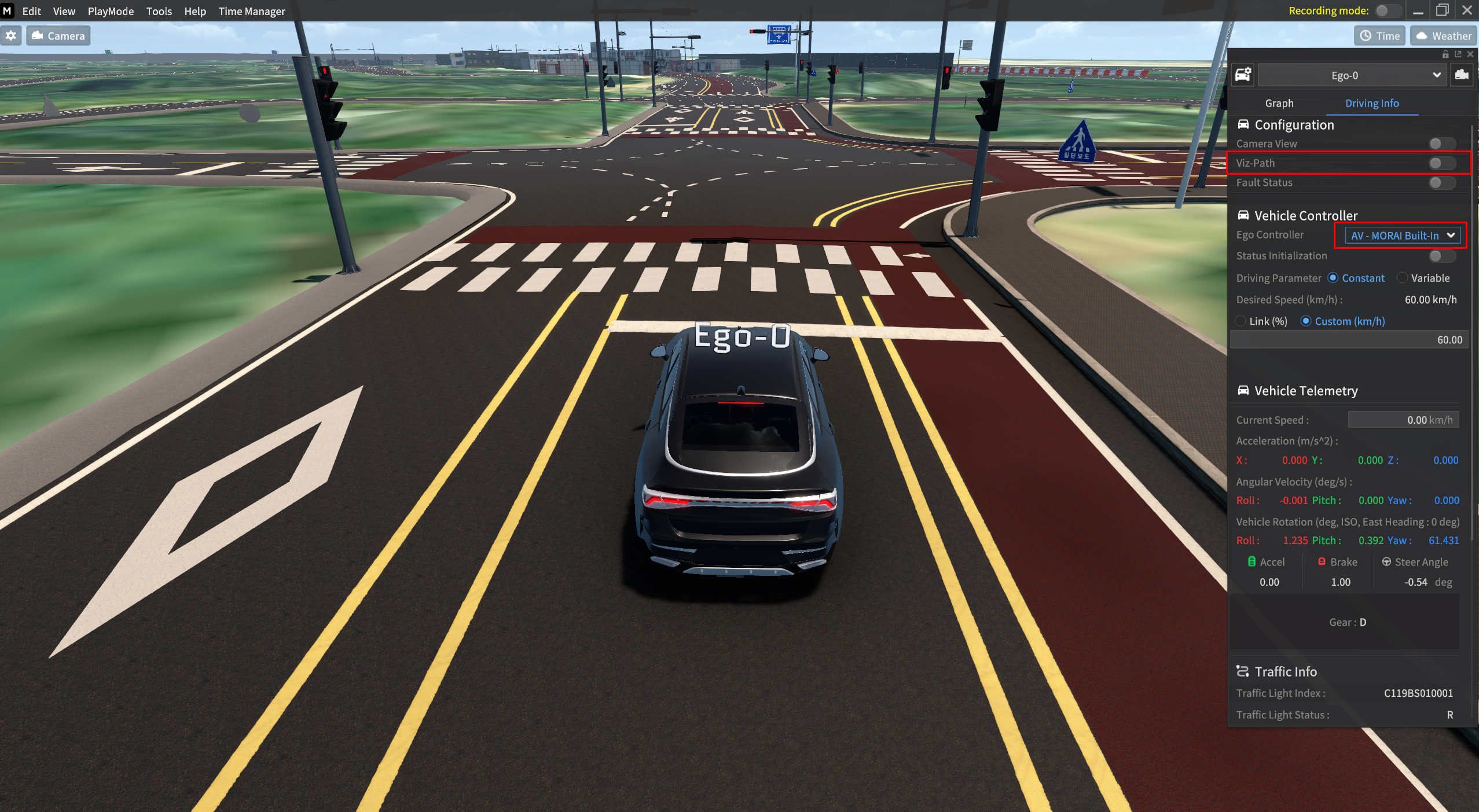
Task: Click the video camera icon right of Ego-0 selector
Action: [1462, 75]
